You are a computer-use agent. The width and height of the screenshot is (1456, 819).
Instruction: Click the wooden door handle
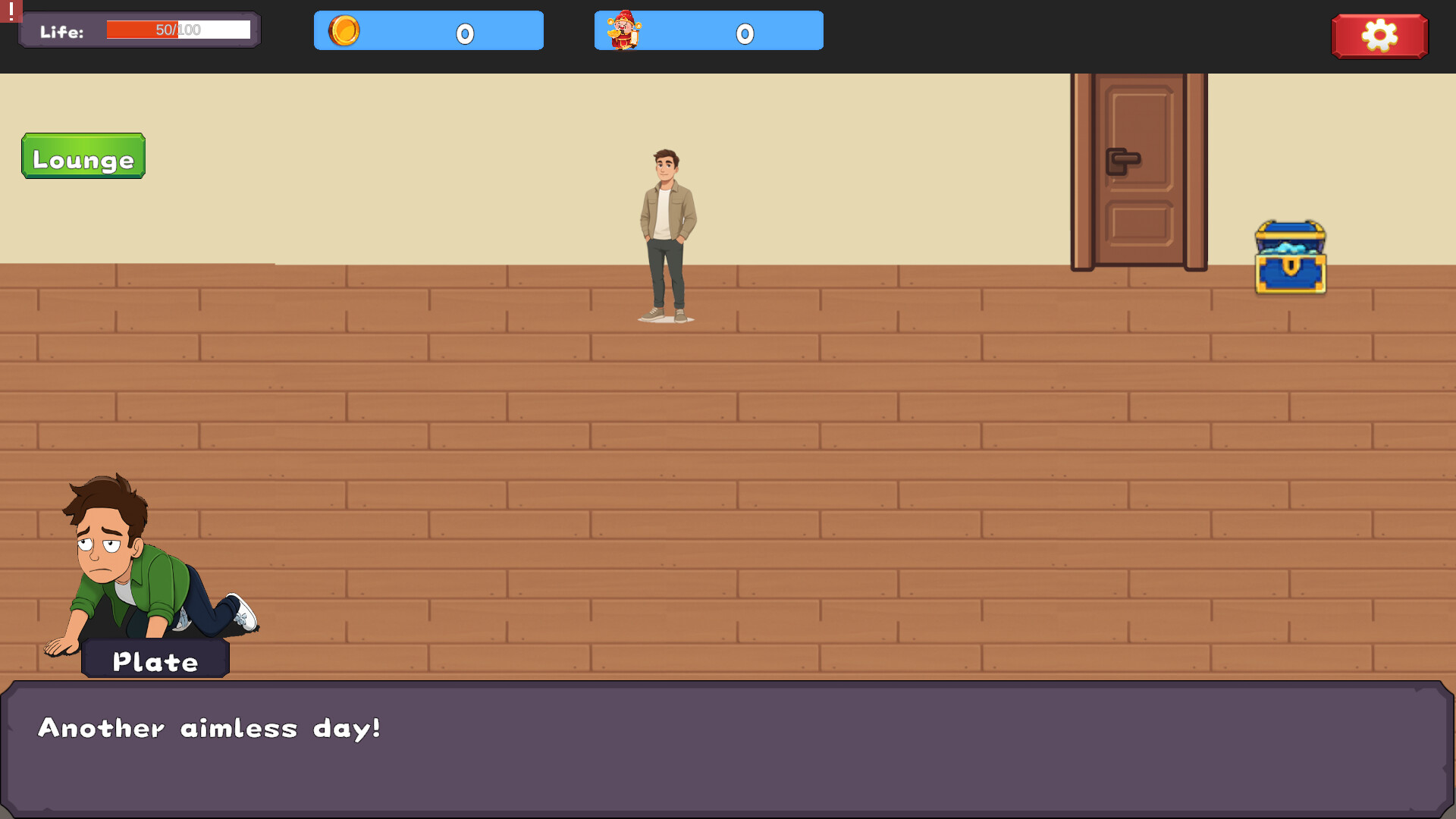tap(1123, 161)
